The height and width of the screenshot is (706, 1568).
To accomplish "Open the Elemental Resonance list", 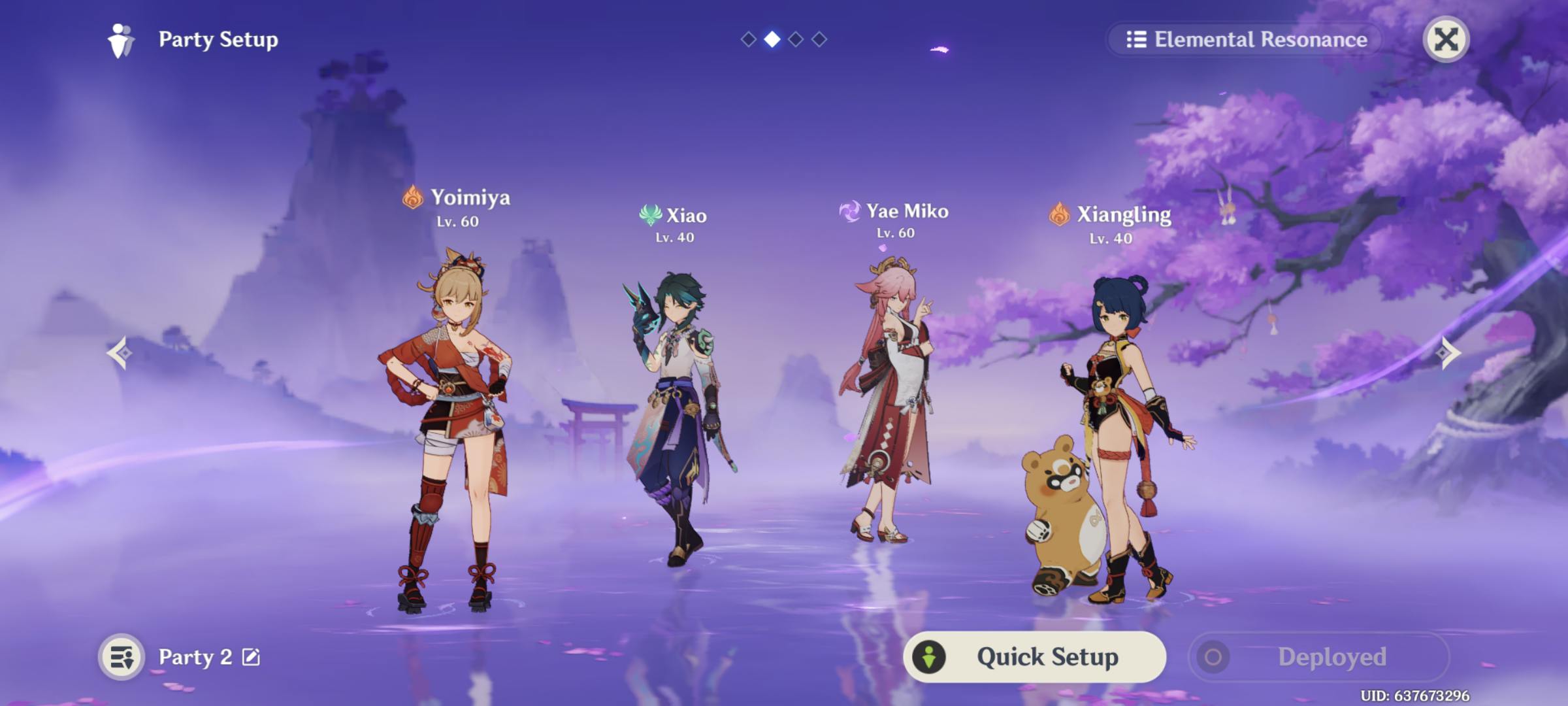I will [1247, 39].
